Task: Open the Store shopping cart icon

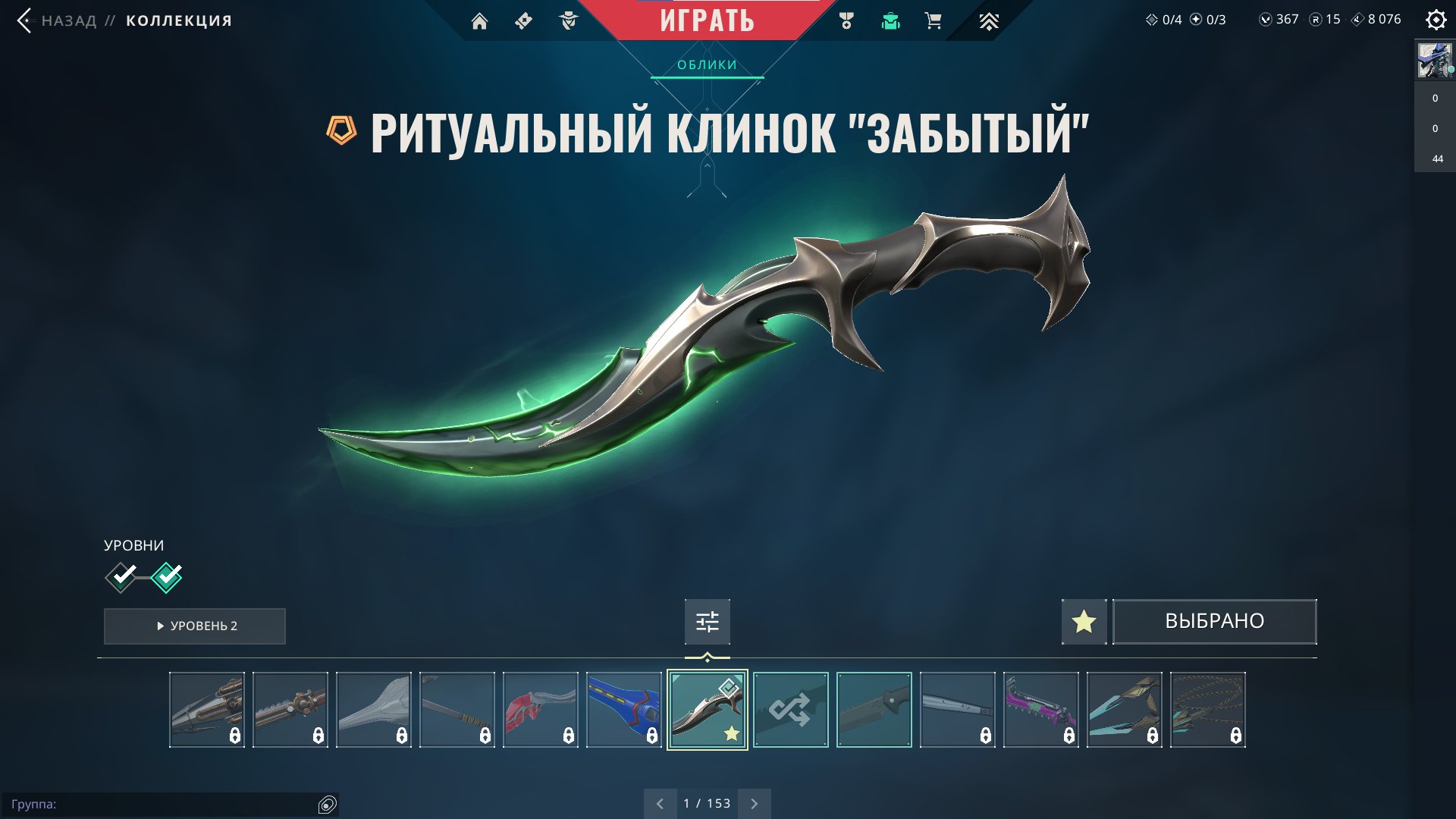Action: (x=933, y=20)
